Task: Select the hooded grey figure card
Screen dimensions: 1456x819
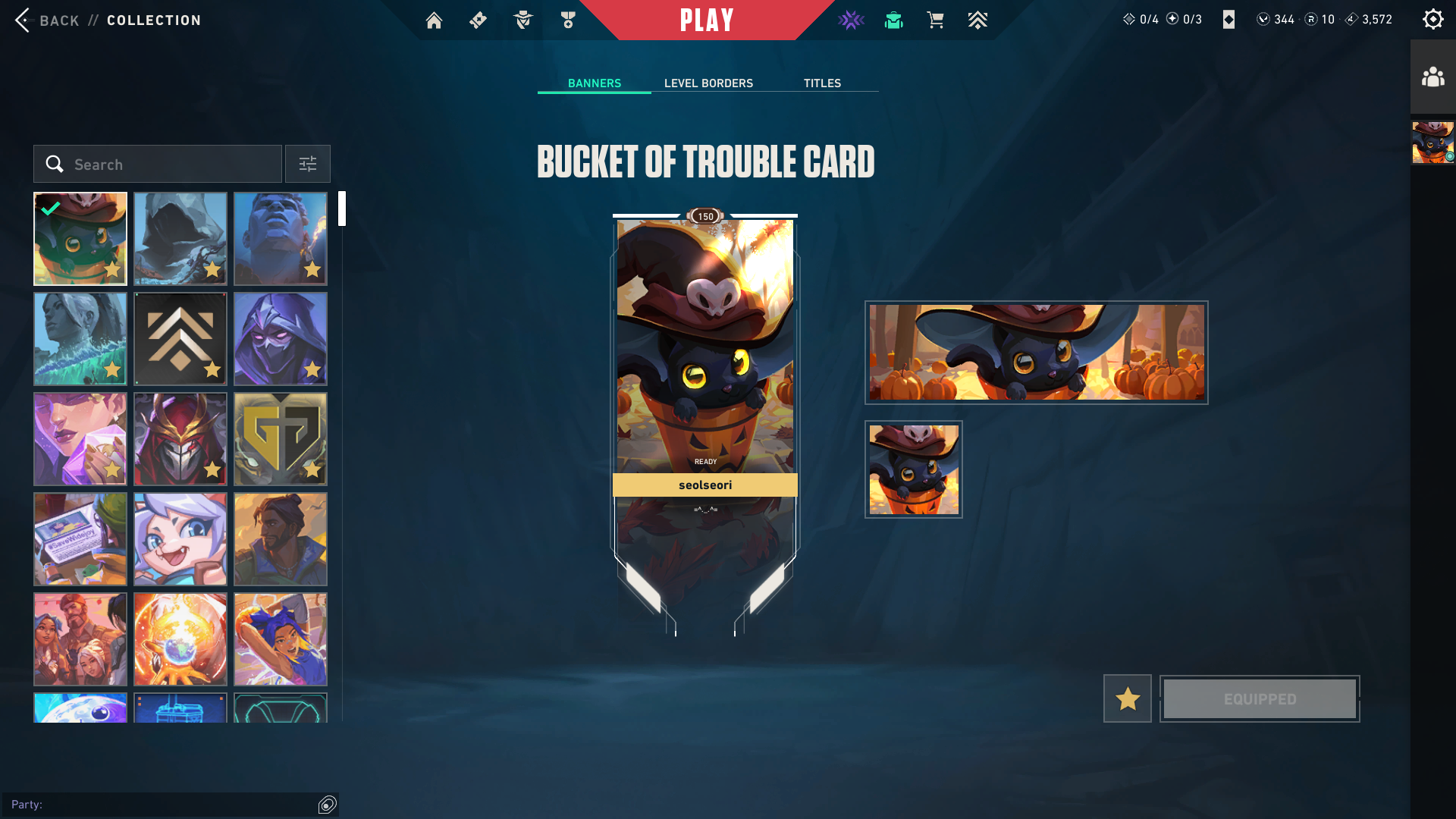Action: 180,239
